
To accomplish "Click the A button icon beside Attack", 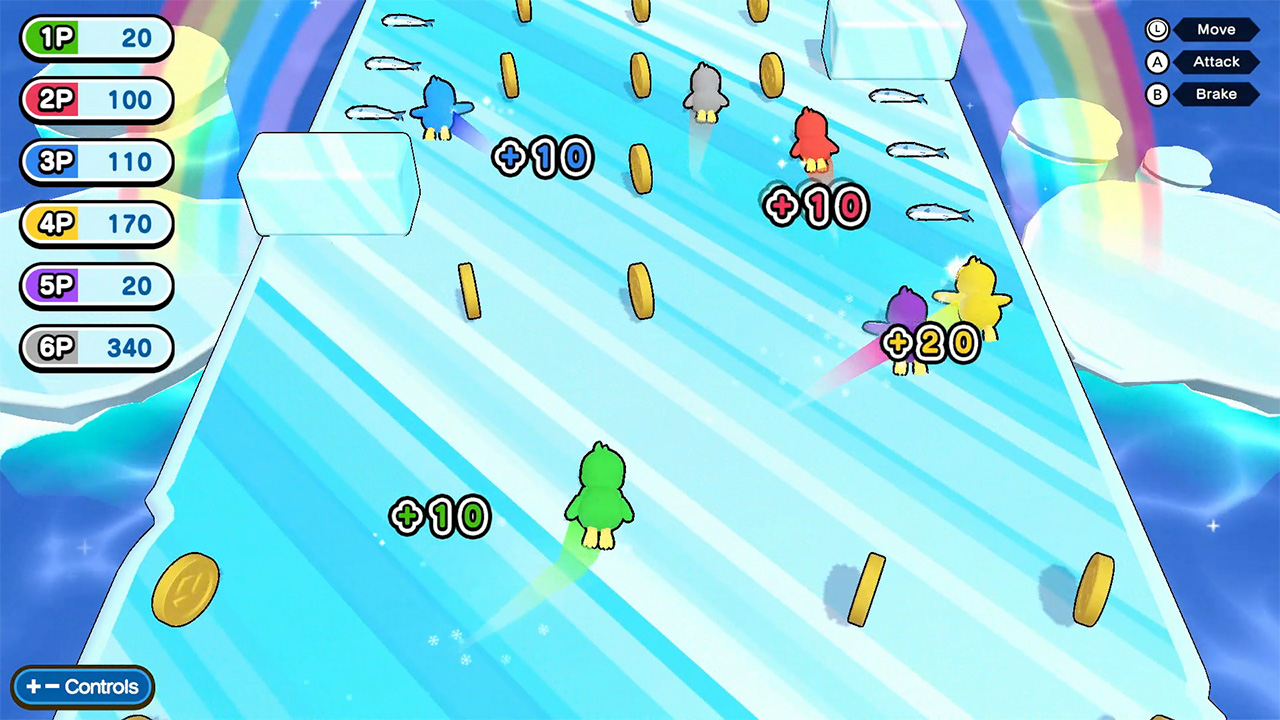I will 1157,62.
